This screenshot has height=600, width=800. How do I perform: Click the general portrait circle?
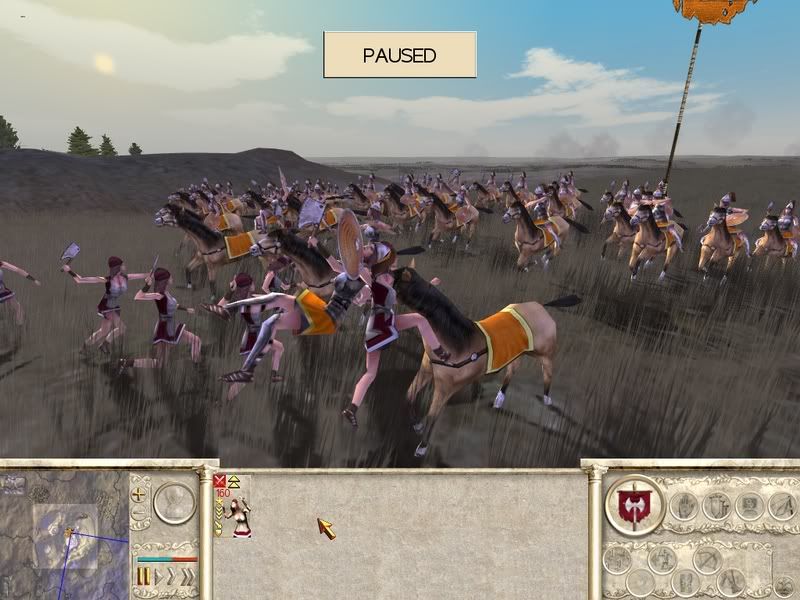point(174,503)
